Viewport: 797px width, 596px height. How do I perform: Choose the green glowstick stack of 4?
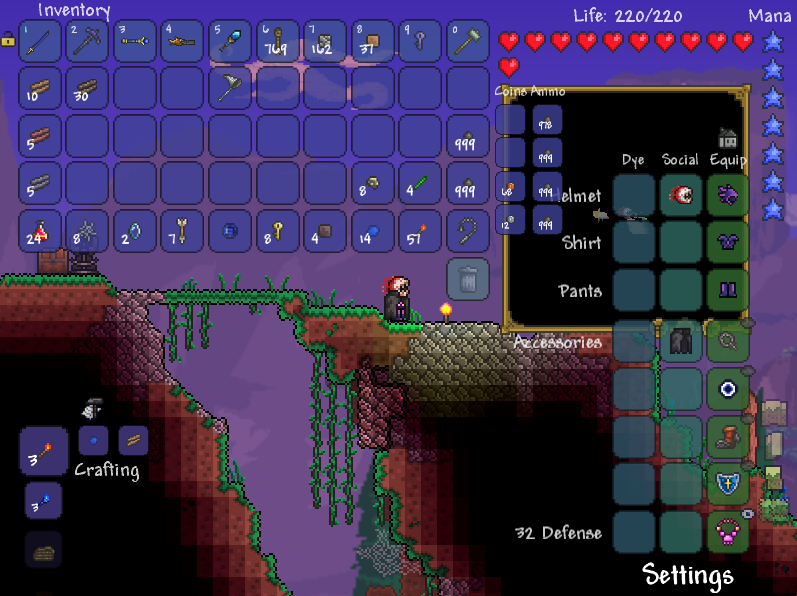[420, 184]
